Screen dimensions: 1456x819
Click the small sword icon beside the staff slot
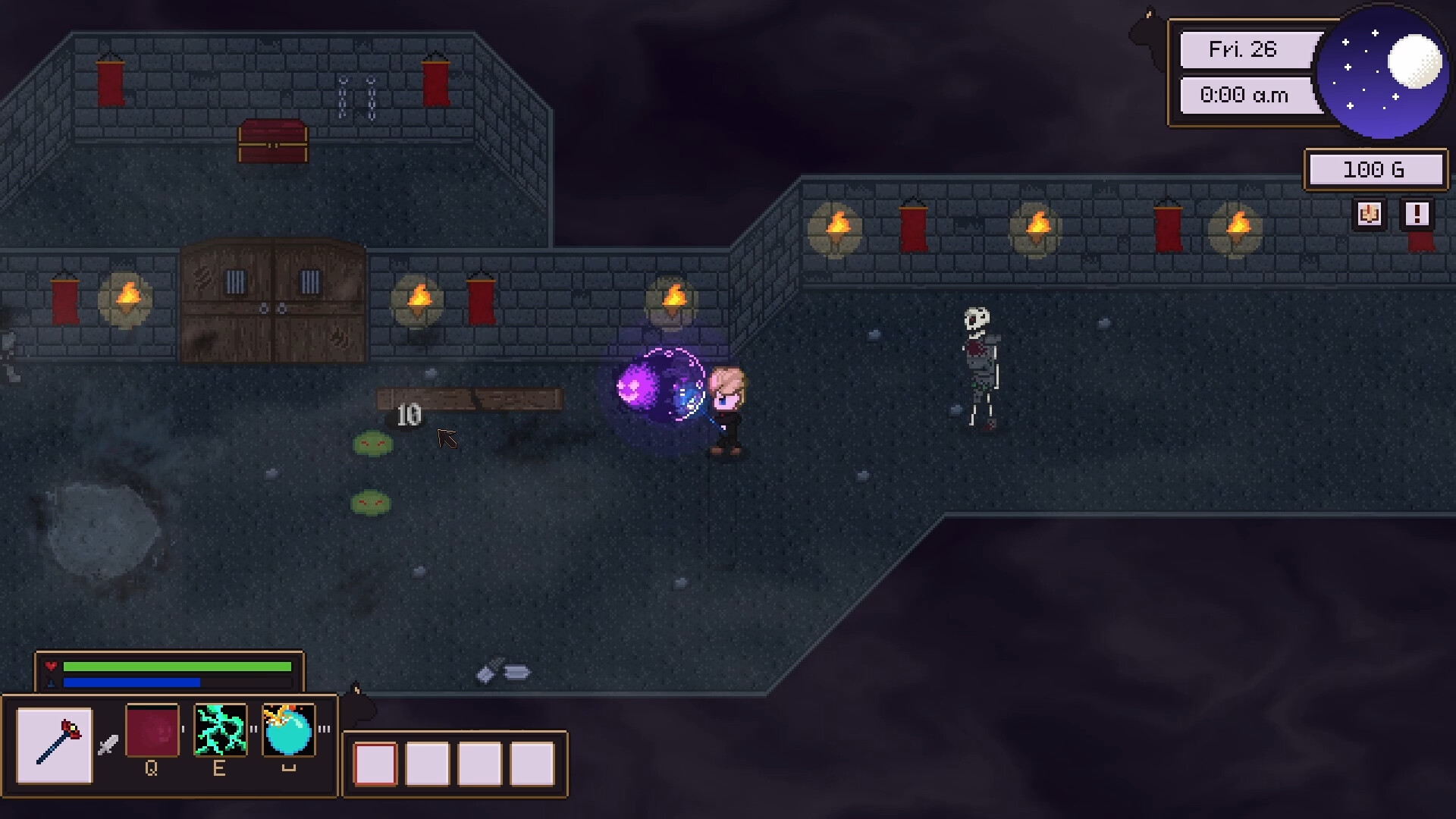click(108, 745)
